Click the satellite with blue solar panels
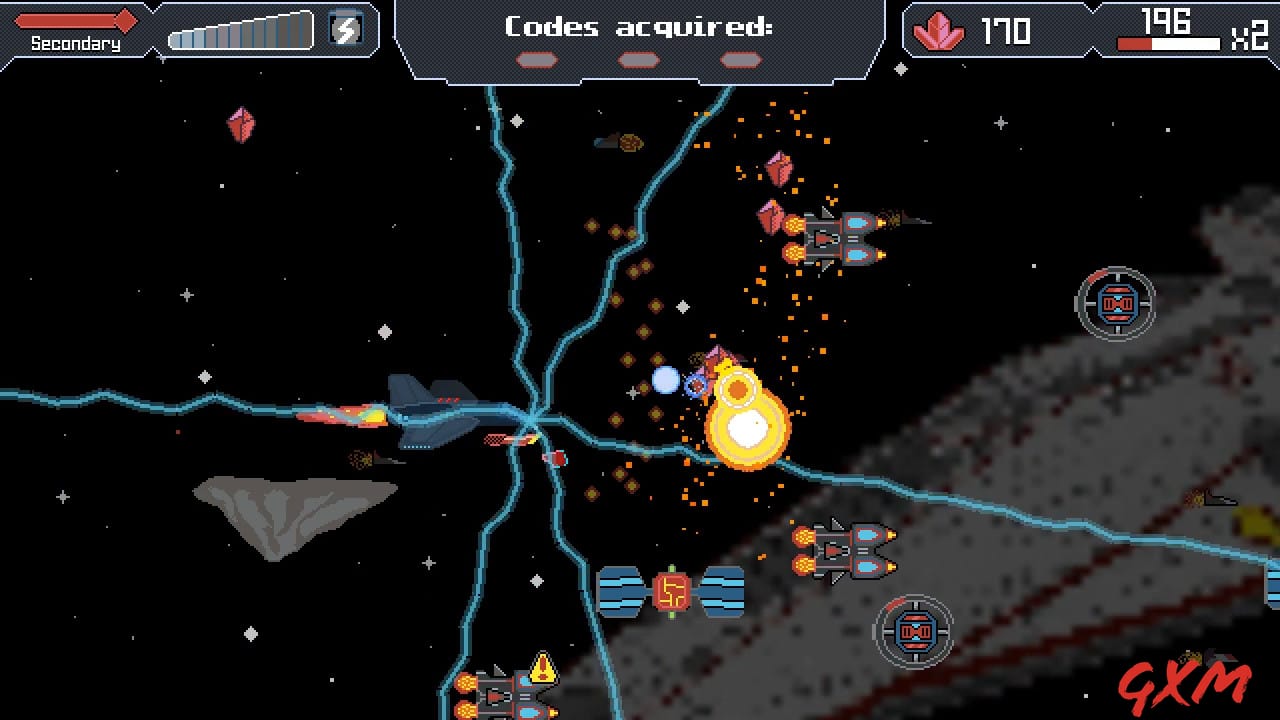 670,593
